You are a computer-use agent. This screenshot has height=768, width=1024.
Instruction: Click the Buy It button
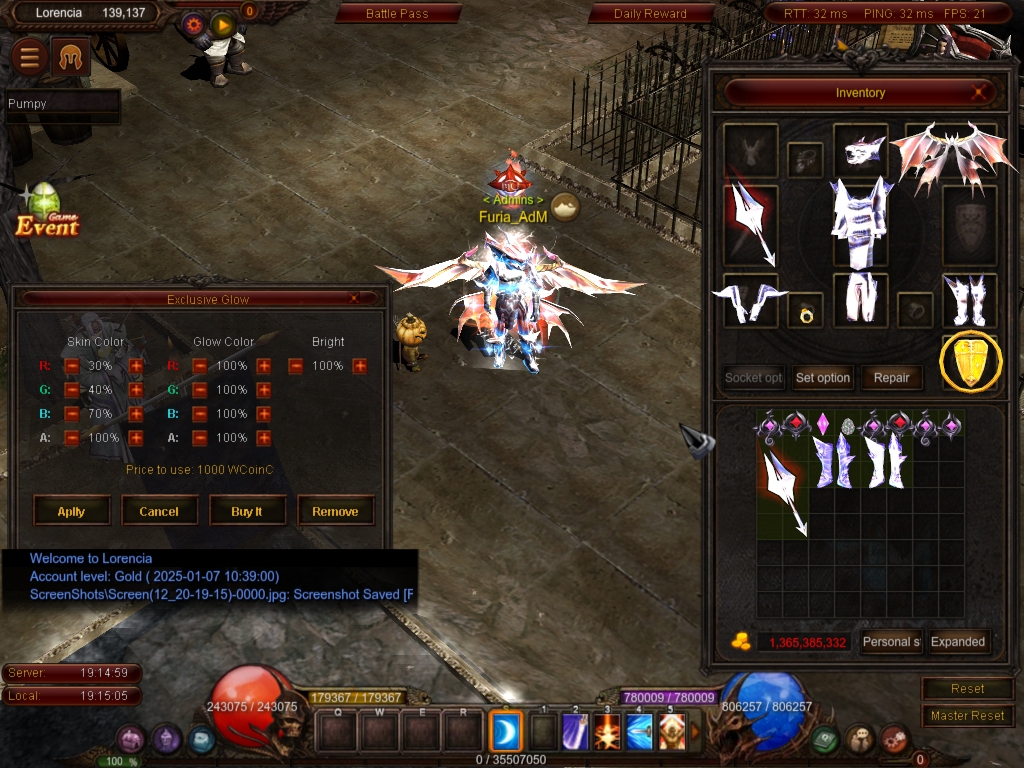[x=247, y=511]
